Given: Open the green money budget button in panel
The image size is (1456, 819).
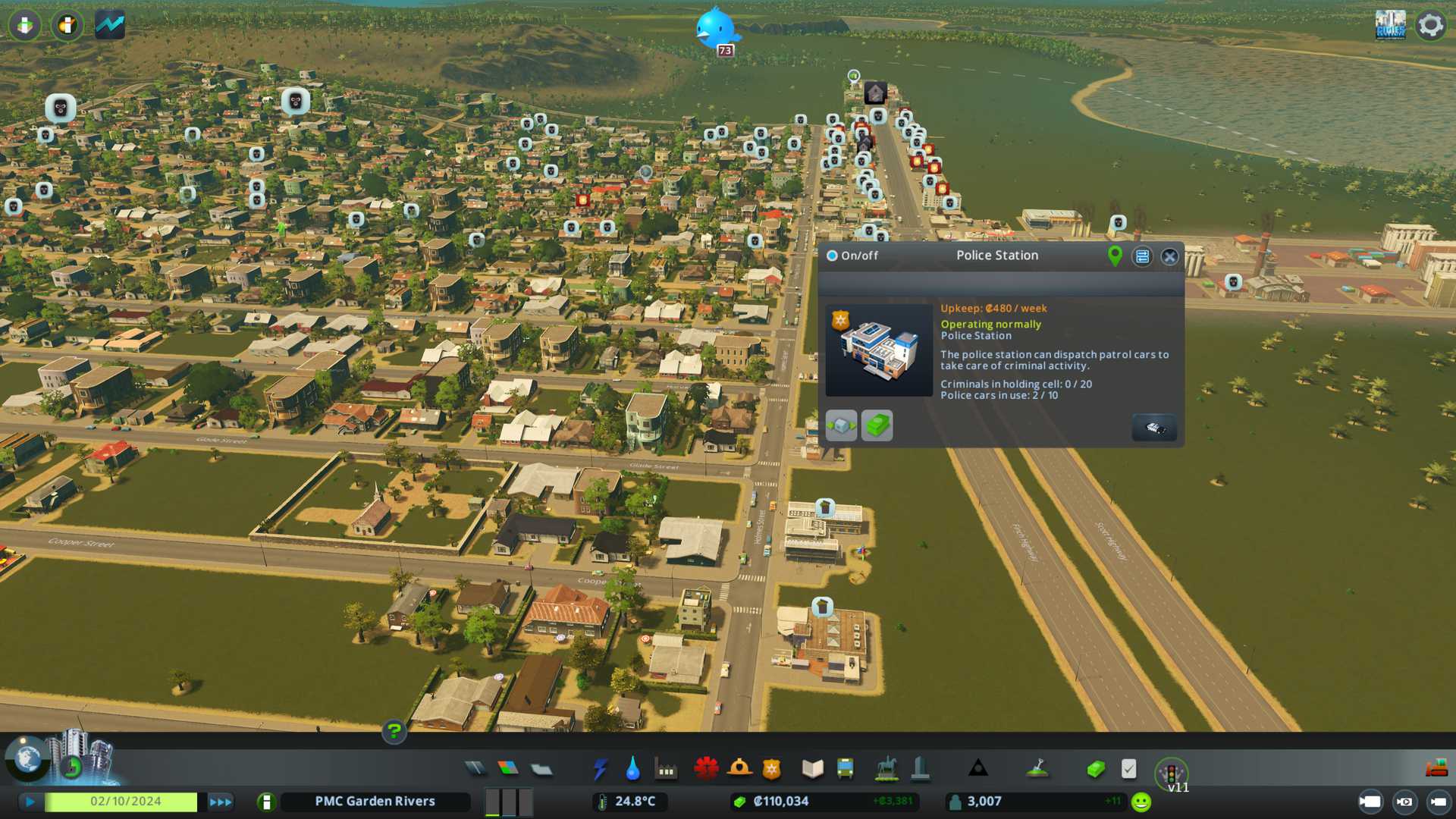Looking at the screenshot, I should point(877,425).
